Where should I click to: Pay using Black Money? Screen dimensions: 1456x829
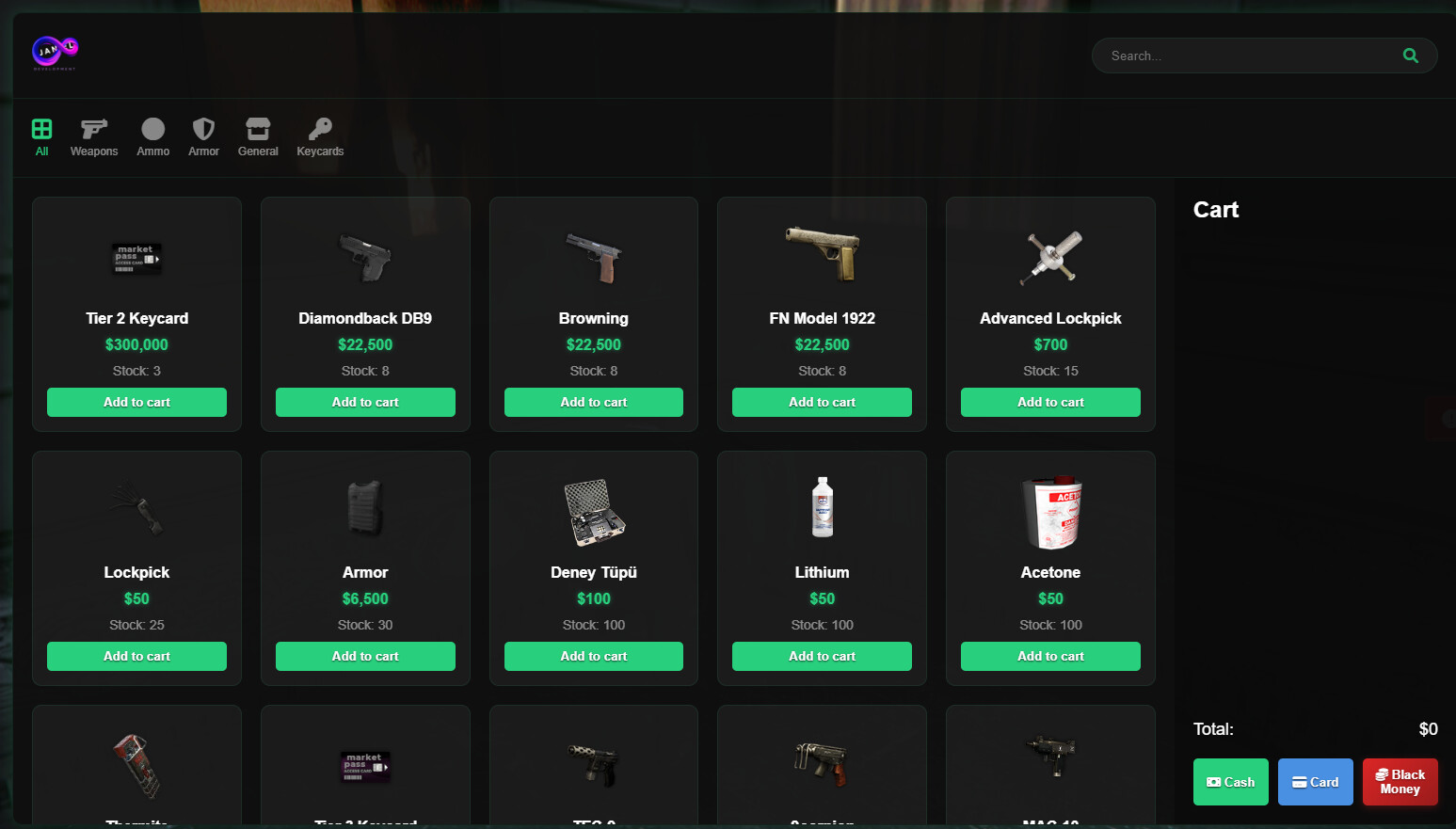1400,782
